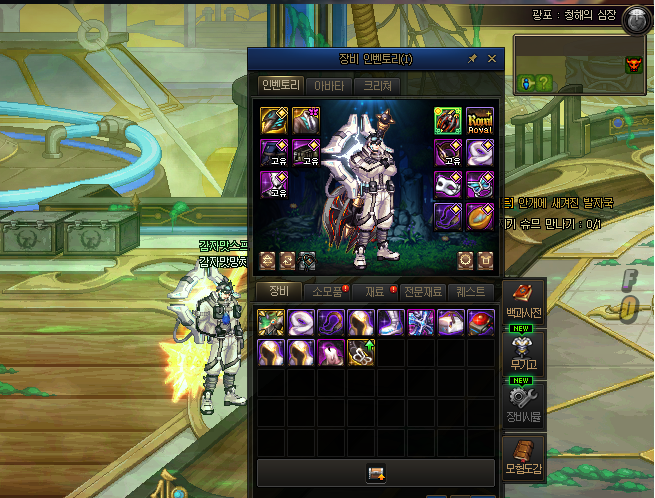Select the red button item in the bag
This screenshot has width=655, height=498.
(482, 322)
